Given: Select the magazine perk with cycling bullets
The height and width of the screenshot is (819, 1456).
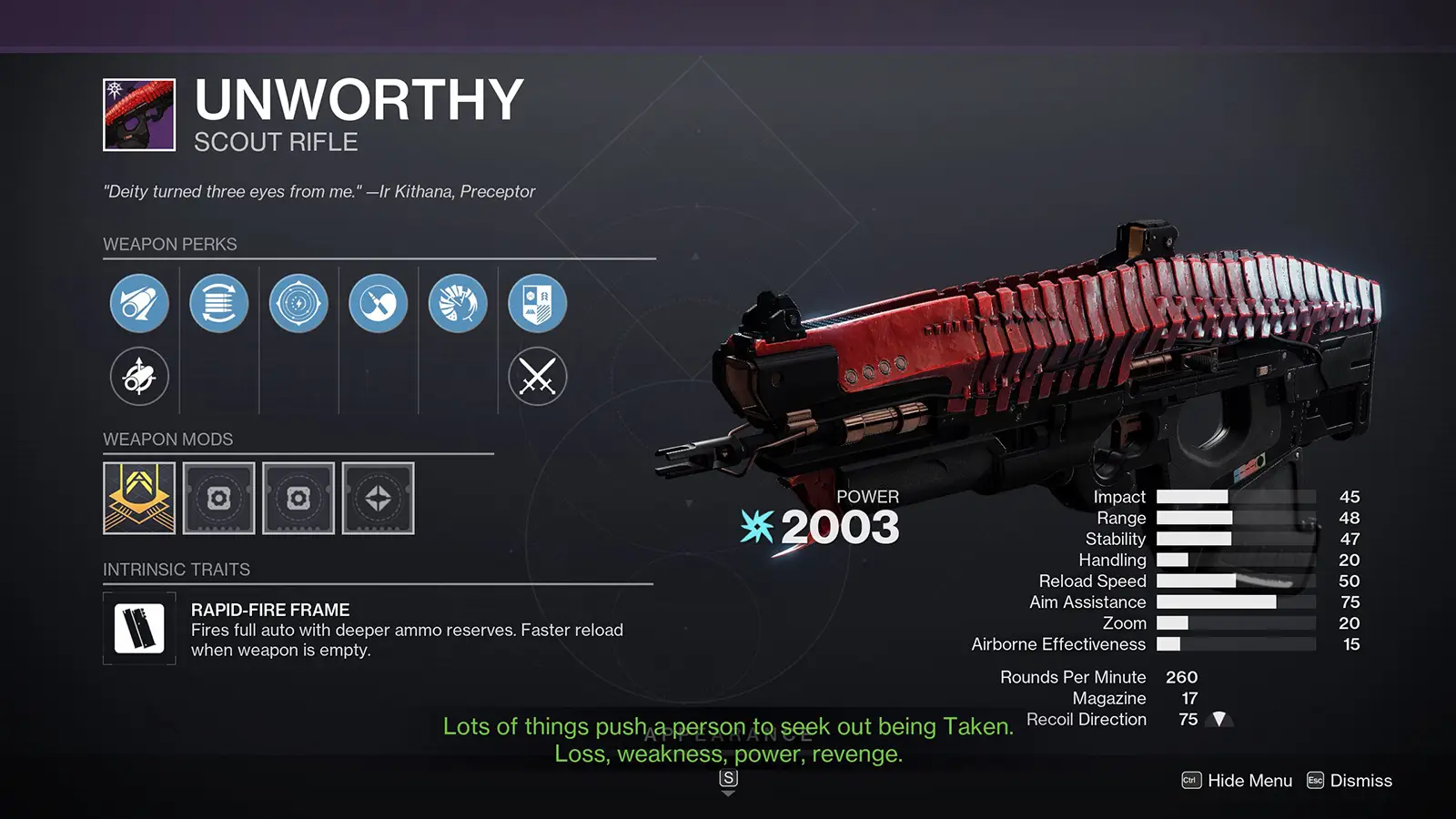Looking at the screenshot, I should [x=218, y=303].
